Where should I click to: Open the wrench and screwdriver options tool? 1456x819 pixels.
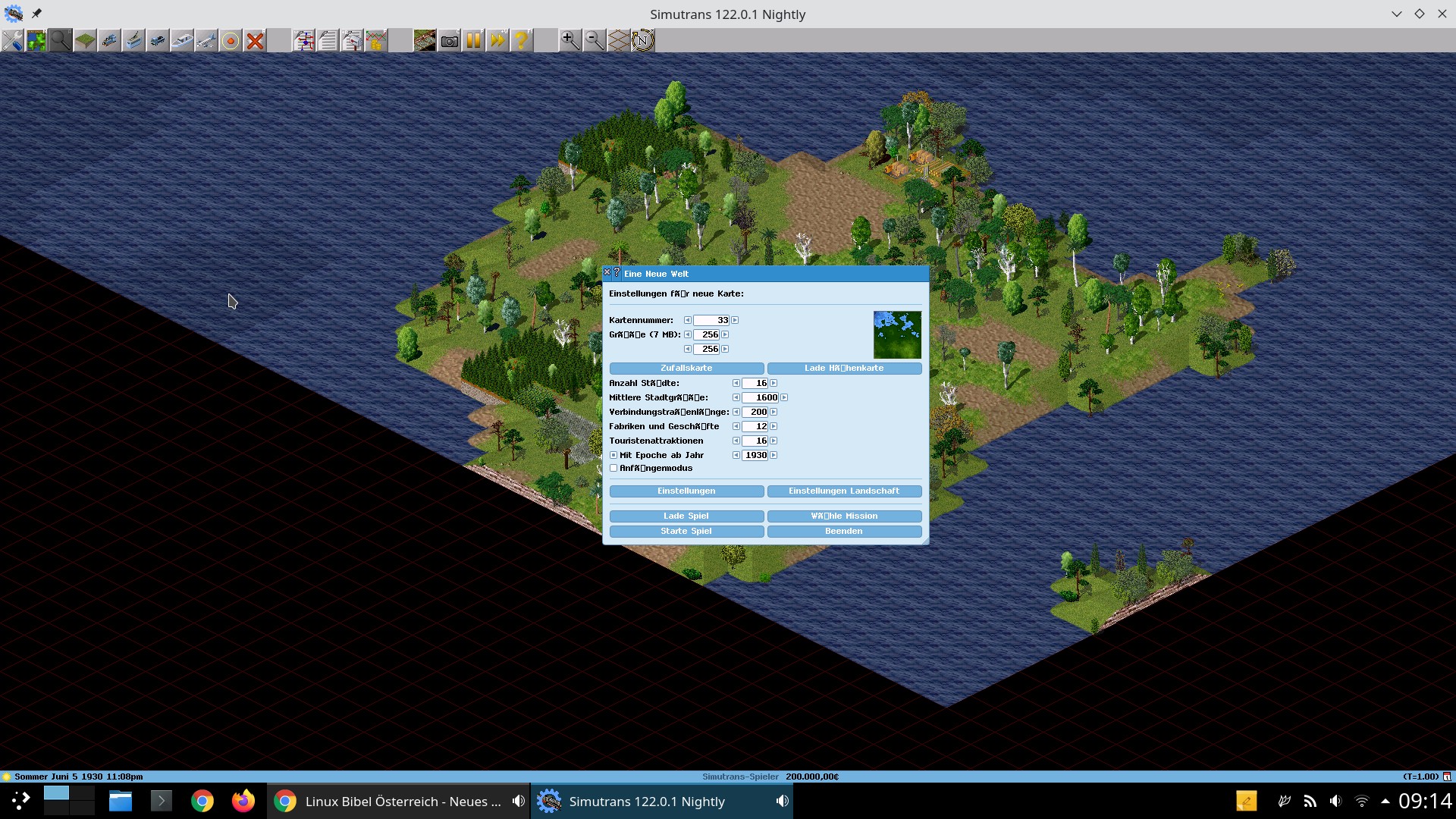tap(12, 40)
